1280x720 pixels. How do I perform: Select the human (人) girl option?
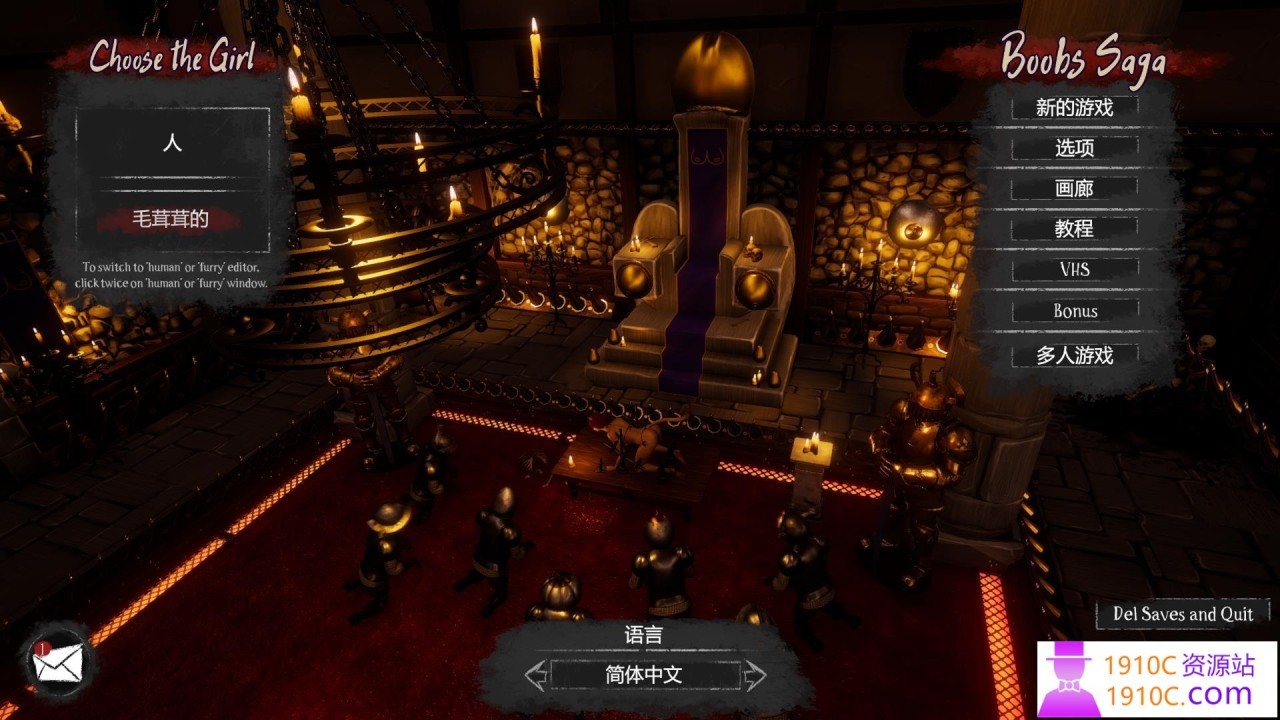pyautogui.click(x=172, y=142)
